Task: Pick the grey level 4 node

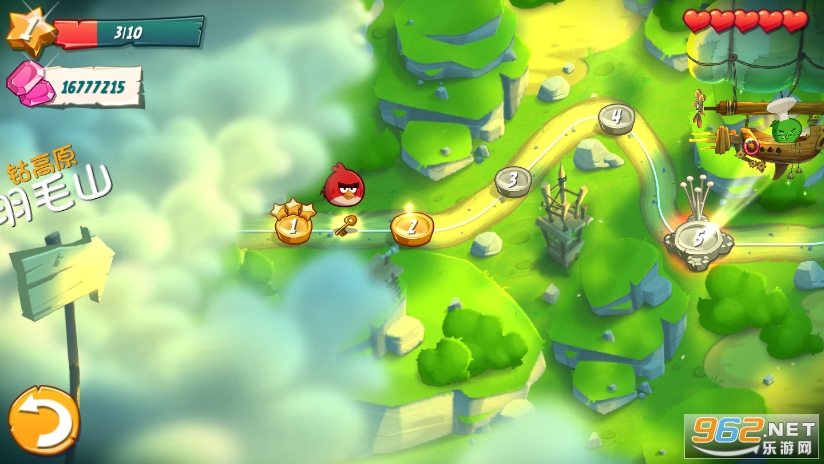Action: [x=616, y=118]
